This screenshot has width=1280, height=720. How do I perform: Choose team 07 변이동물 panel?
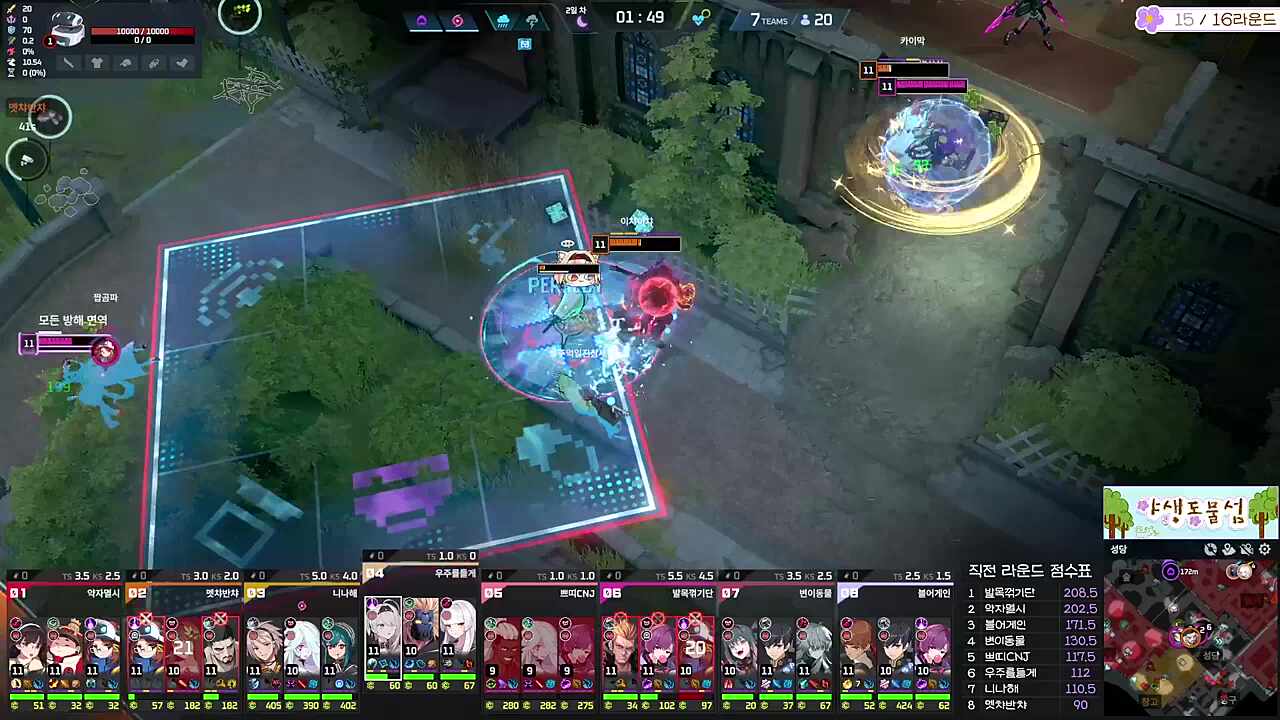coord(777,635)
